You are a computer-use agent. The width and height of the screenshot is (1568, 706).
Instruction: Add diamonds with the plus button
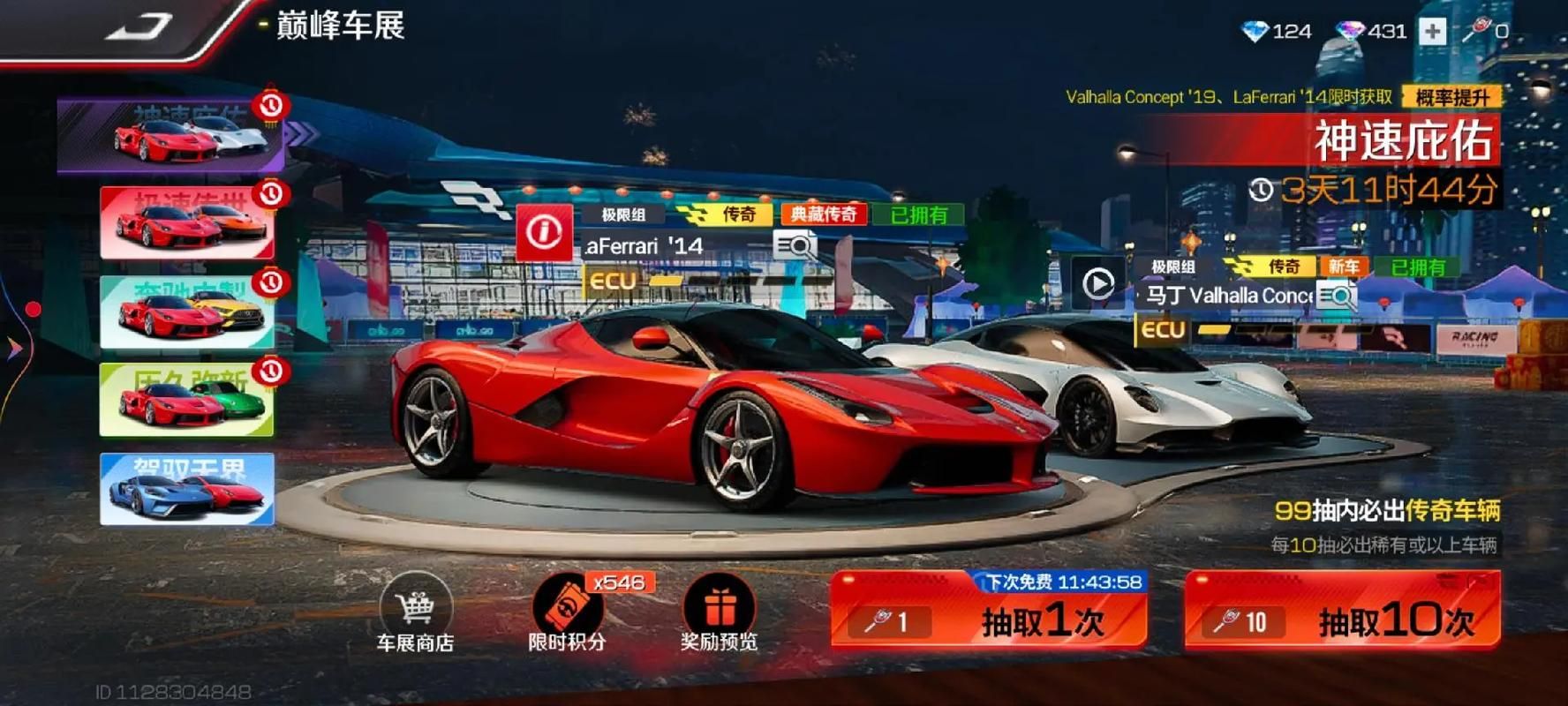tap(1432, 32)
